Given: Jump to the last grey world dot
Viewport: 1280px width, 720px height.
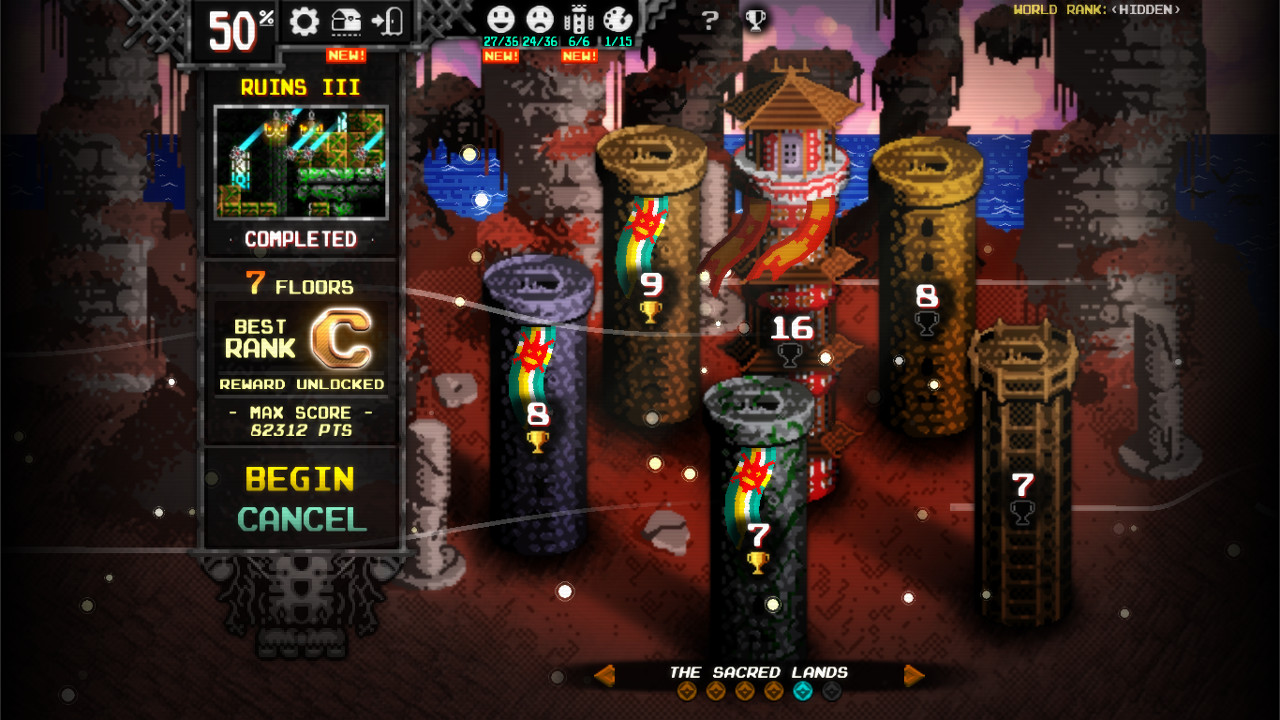Looking at the screenshot, I should point(832,691).
